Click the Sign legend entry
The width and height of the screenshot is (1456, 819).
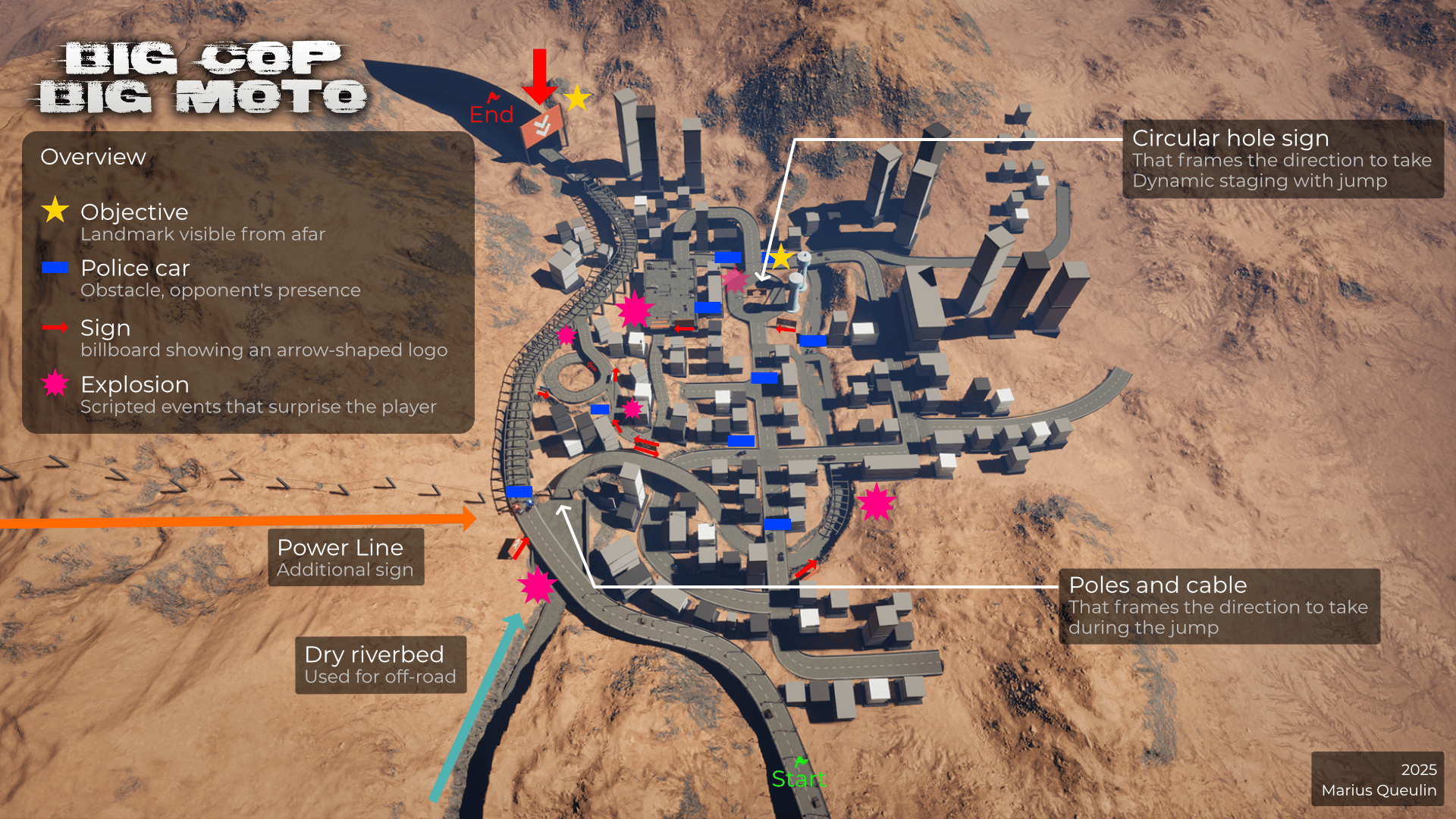(x=105, y=328)
